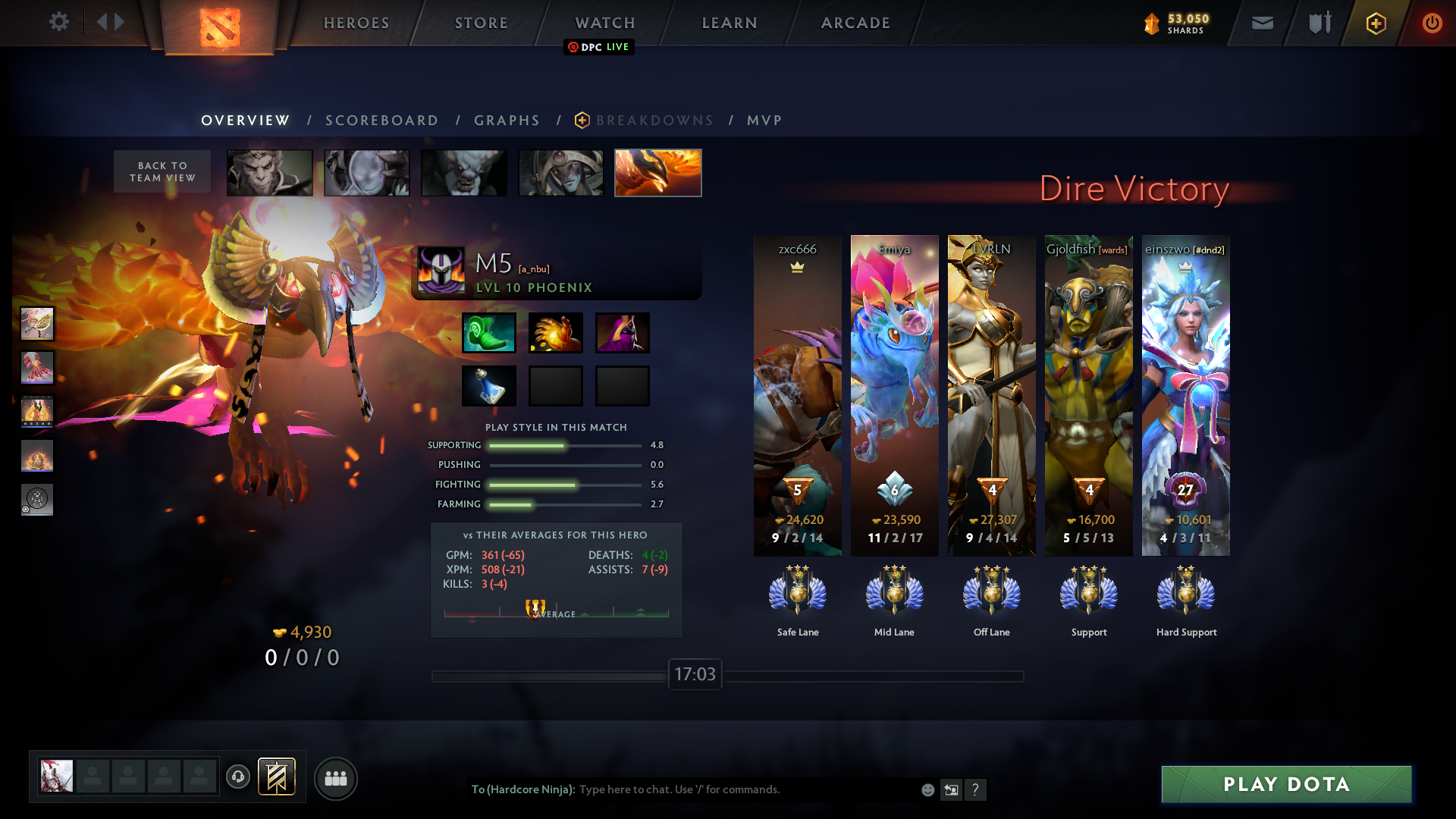Open the settings gear
1456x819 pixels.
pos(59,21)
